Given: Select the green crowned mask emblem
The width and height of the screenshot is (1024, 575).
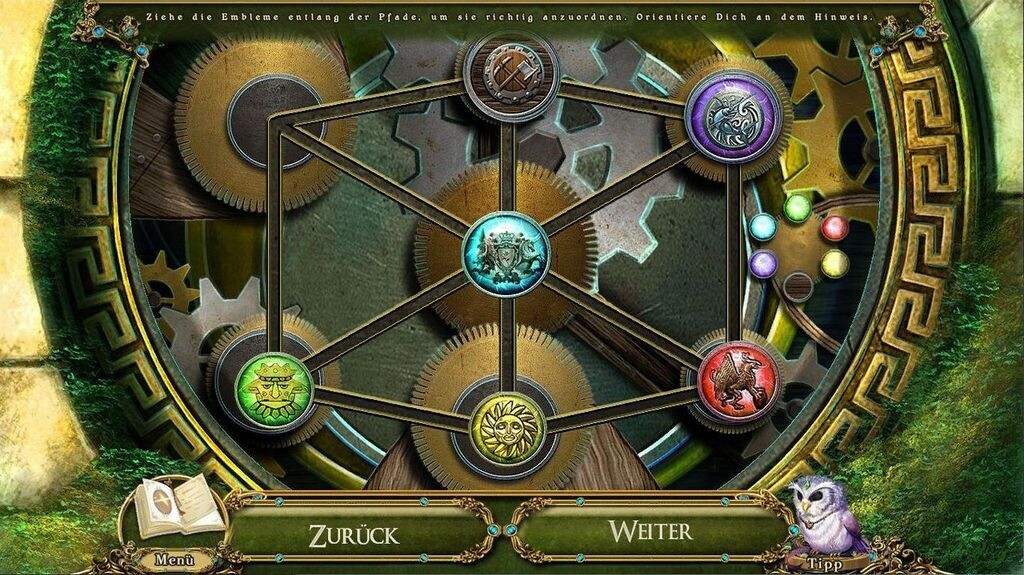Looking at the screenshot, I should (273, 391).
